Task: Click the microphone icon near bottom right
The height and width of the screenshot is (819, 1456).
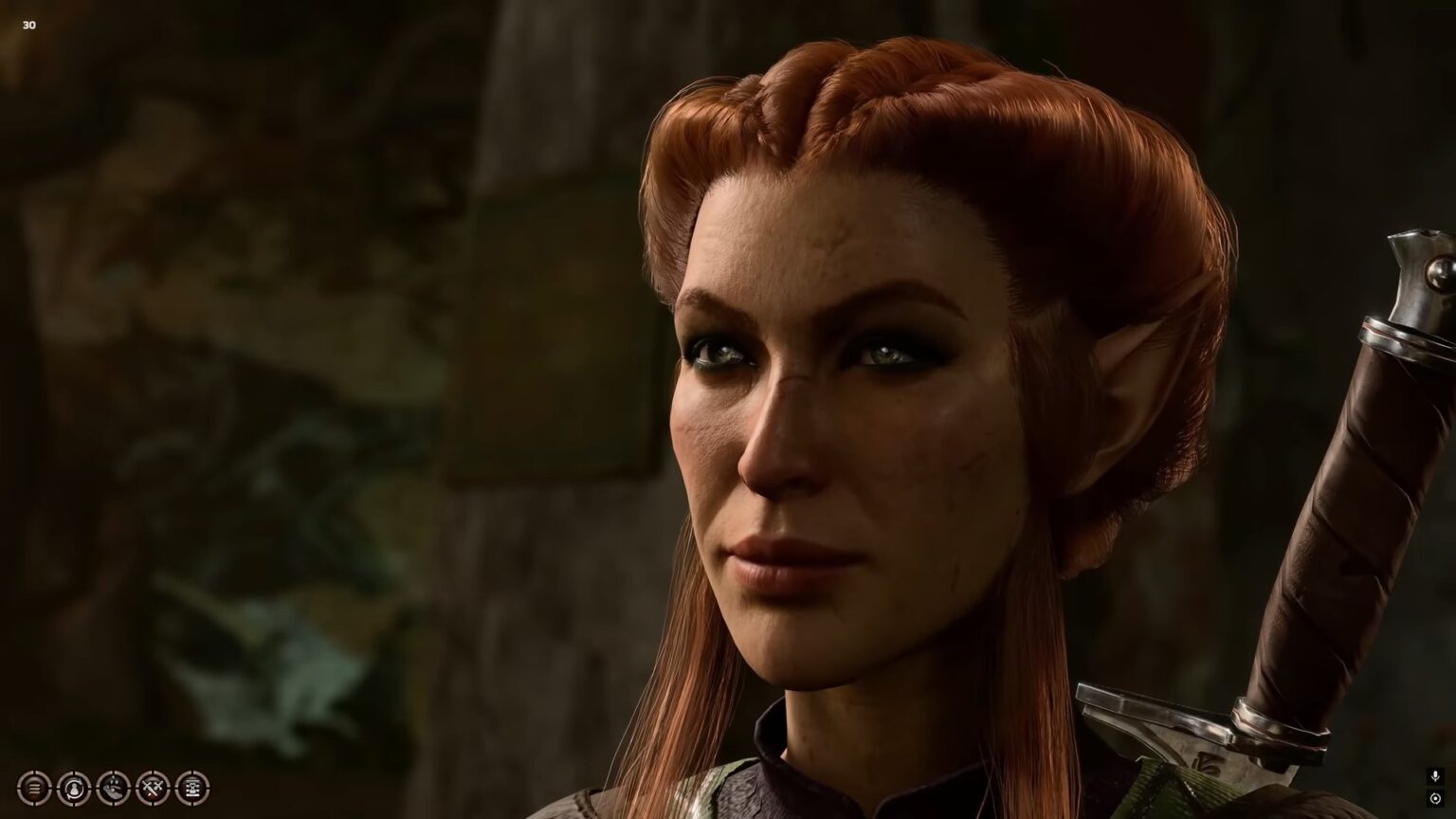Action: (x=1436, y=775)
